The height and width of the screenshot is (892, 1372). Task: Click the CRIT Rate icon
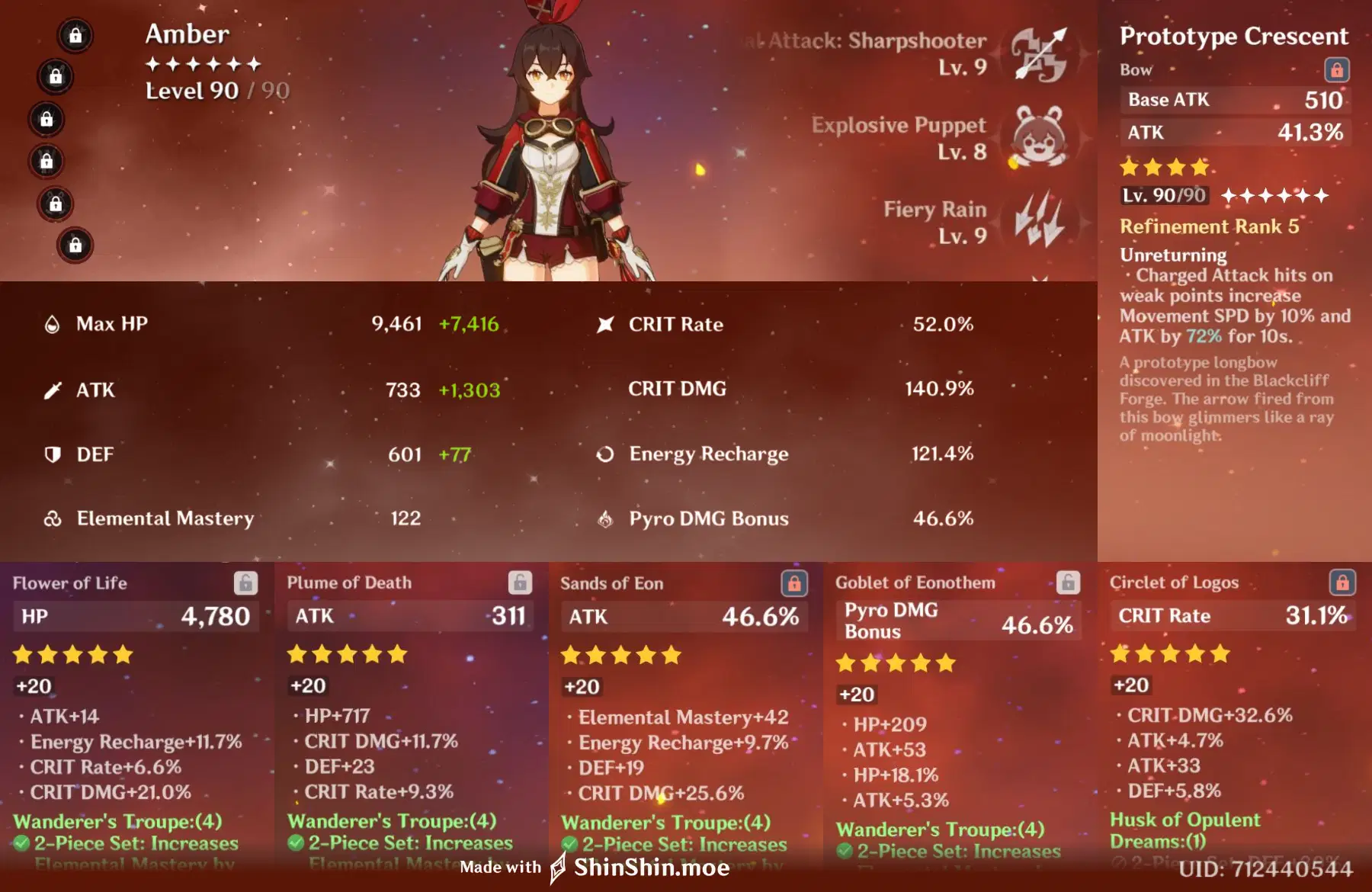pyautogui.click(x=604, y=323)
